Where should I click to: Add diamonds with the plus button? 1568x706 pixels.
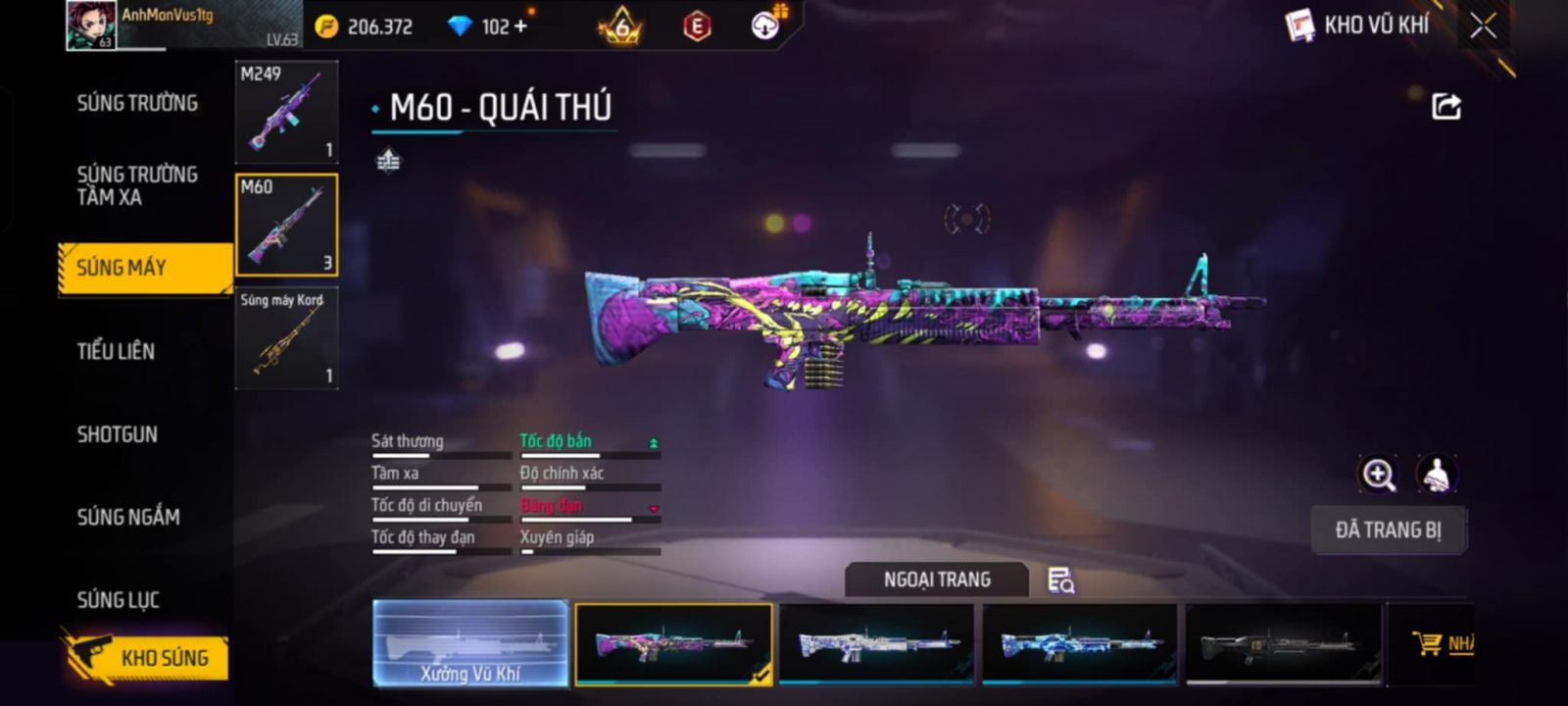pos(520,26)
